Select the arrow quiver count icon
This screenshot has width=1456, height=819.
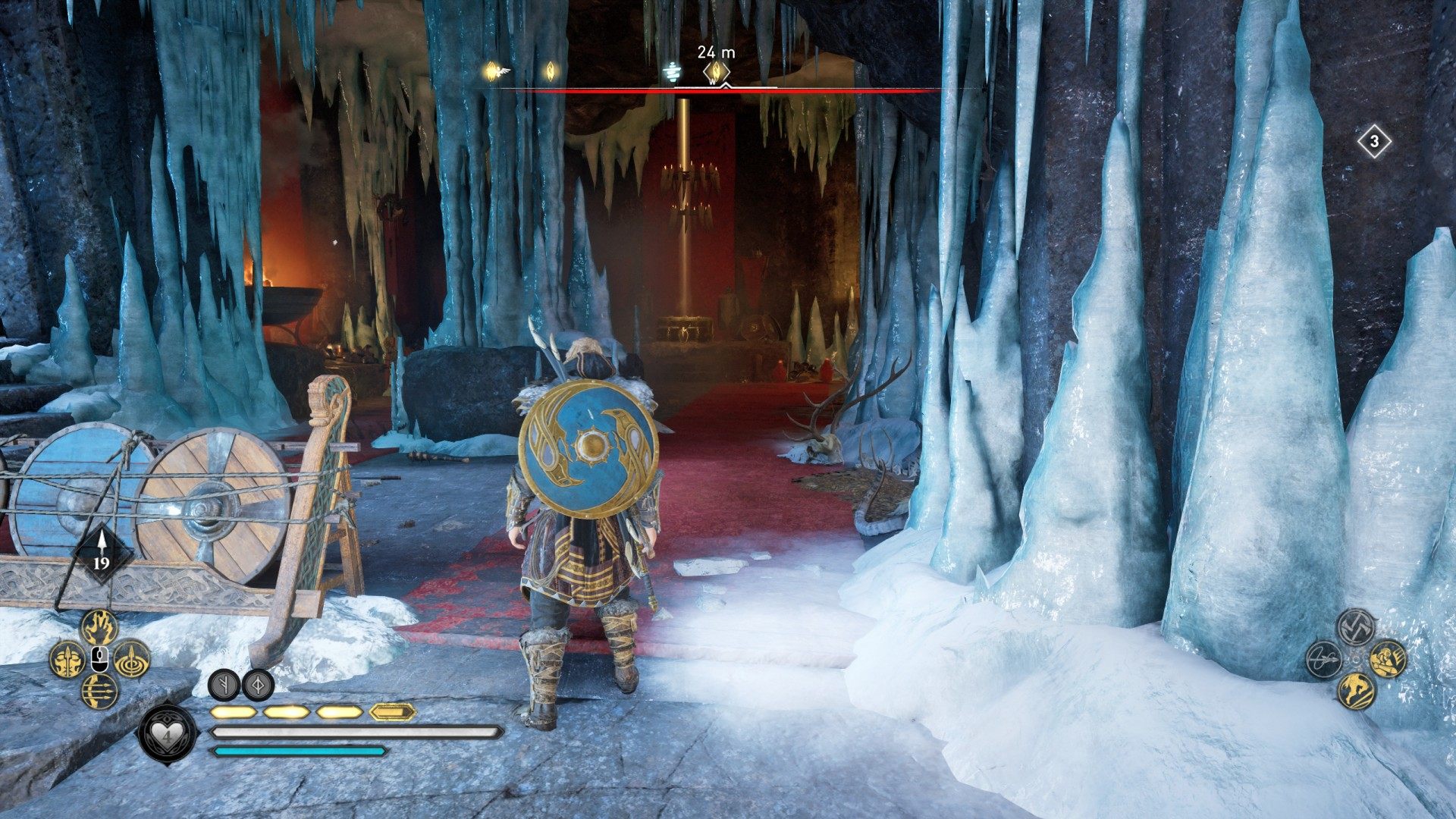pos(101,552)
